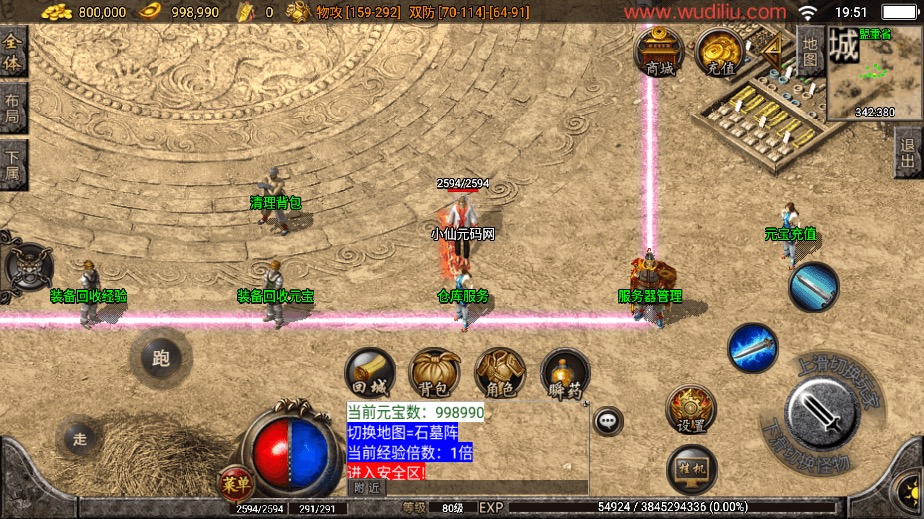
Task: Open the 商城 shop
Action: click(659, 52)
